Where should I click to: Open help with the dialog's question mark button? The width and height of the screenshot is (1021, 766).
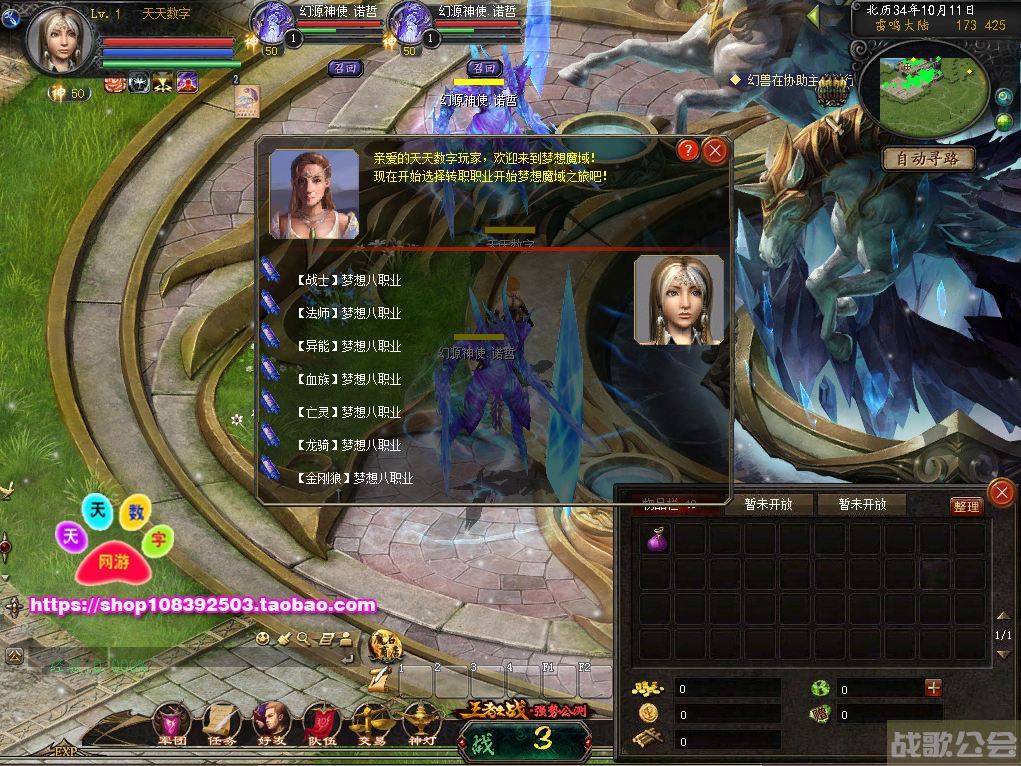687,151
